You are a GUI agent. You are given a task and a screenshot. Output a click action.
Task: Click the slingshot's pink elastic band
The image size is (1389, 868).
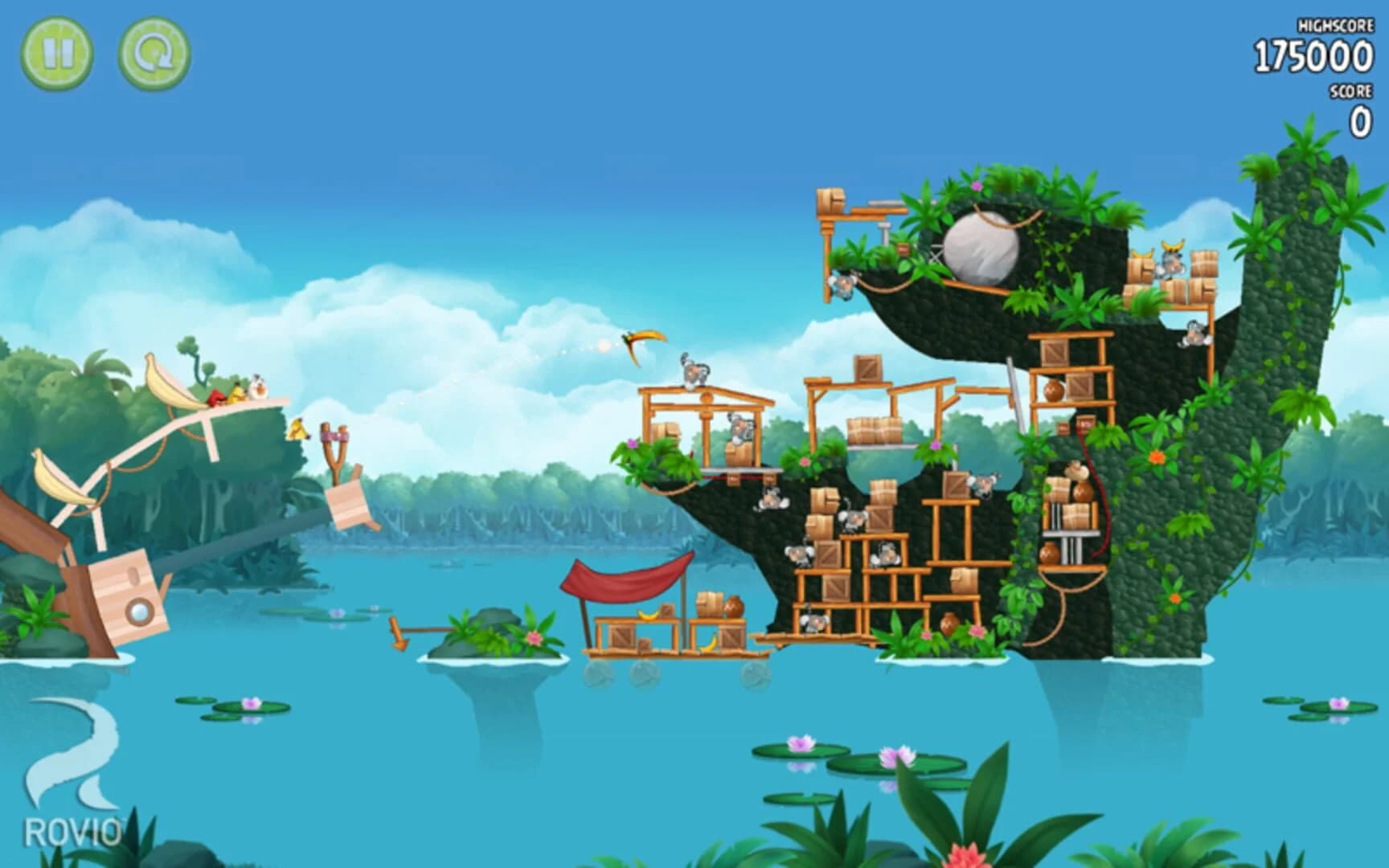[x=335, y=436]
